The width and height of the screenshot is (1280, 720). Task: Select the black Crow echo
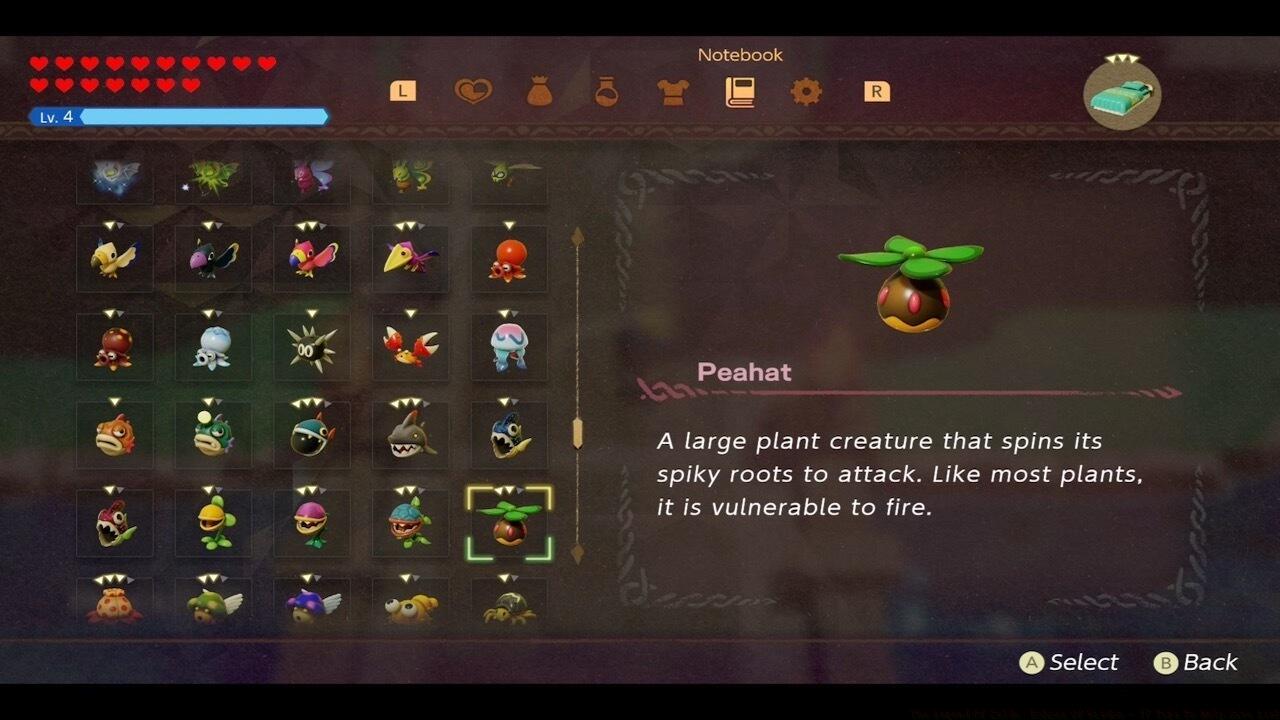212,258
